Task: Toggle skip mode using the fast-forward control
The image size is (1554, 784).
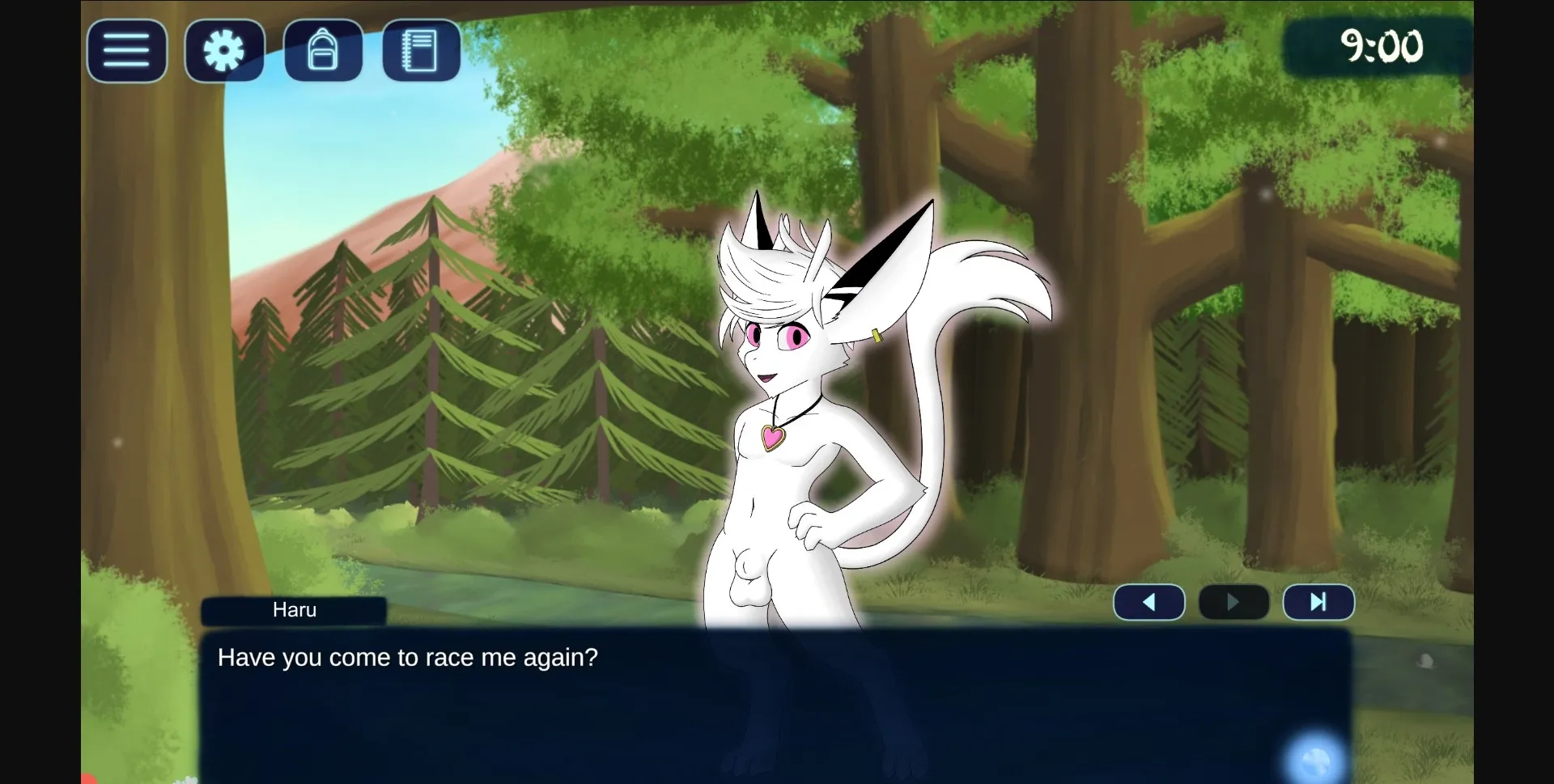Action: [x=1318, y=602]
